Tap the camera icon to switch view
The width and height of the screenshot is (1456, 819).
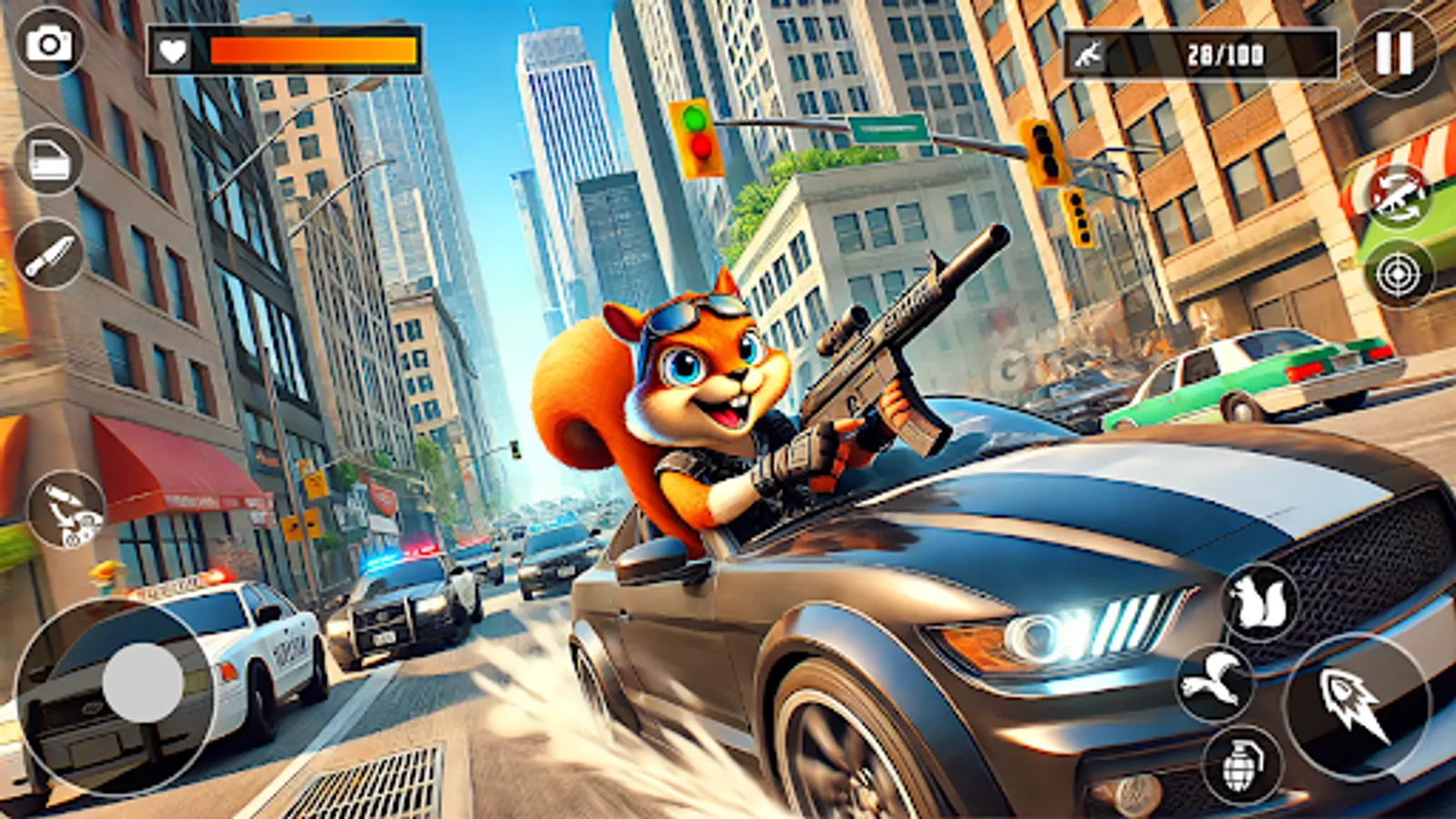[47, 45]
